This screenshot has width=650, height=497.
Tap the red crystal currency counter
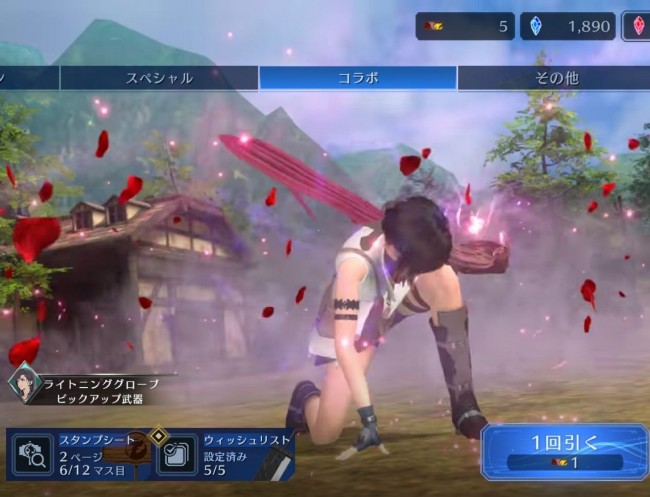636,27
